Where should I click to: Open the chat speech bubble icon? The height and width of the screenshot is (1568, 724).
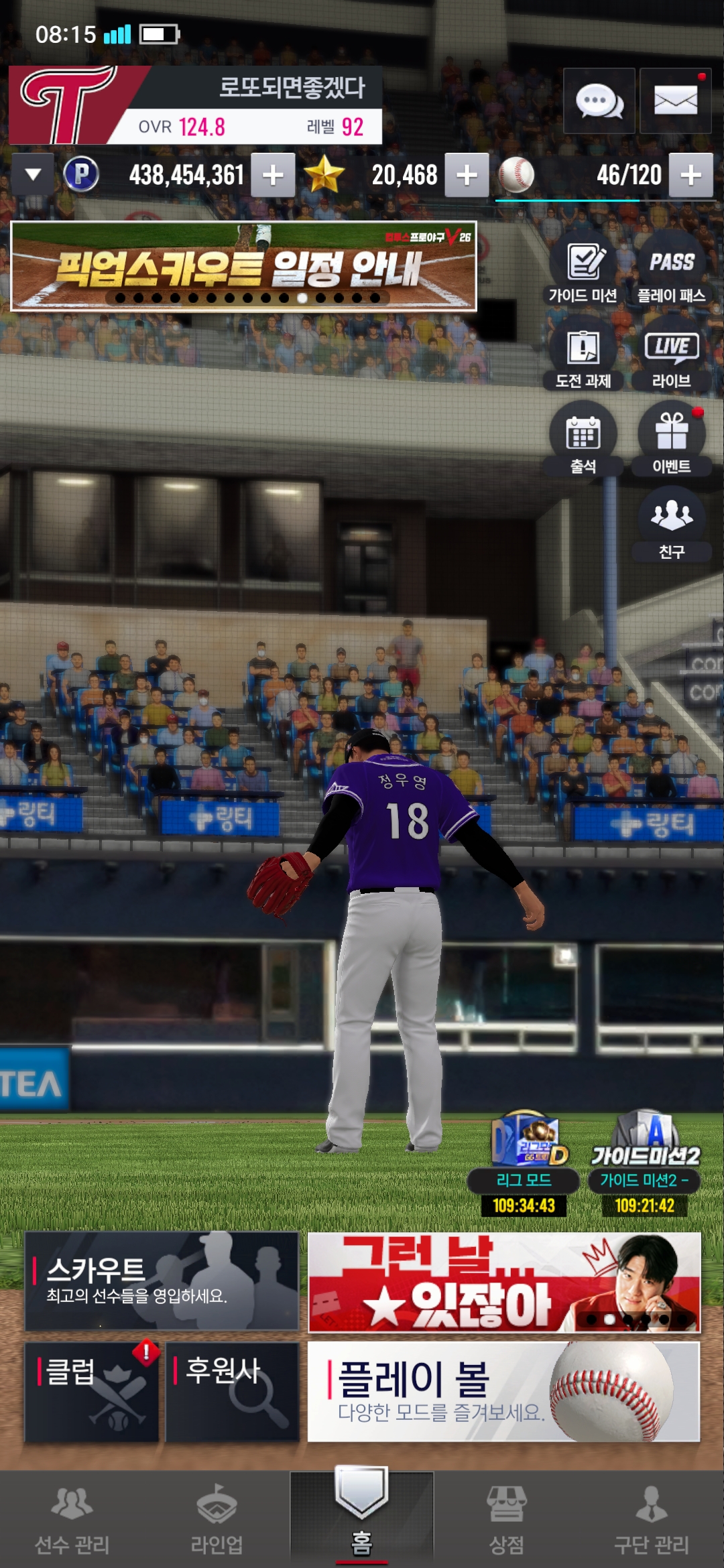pos(599,101)
